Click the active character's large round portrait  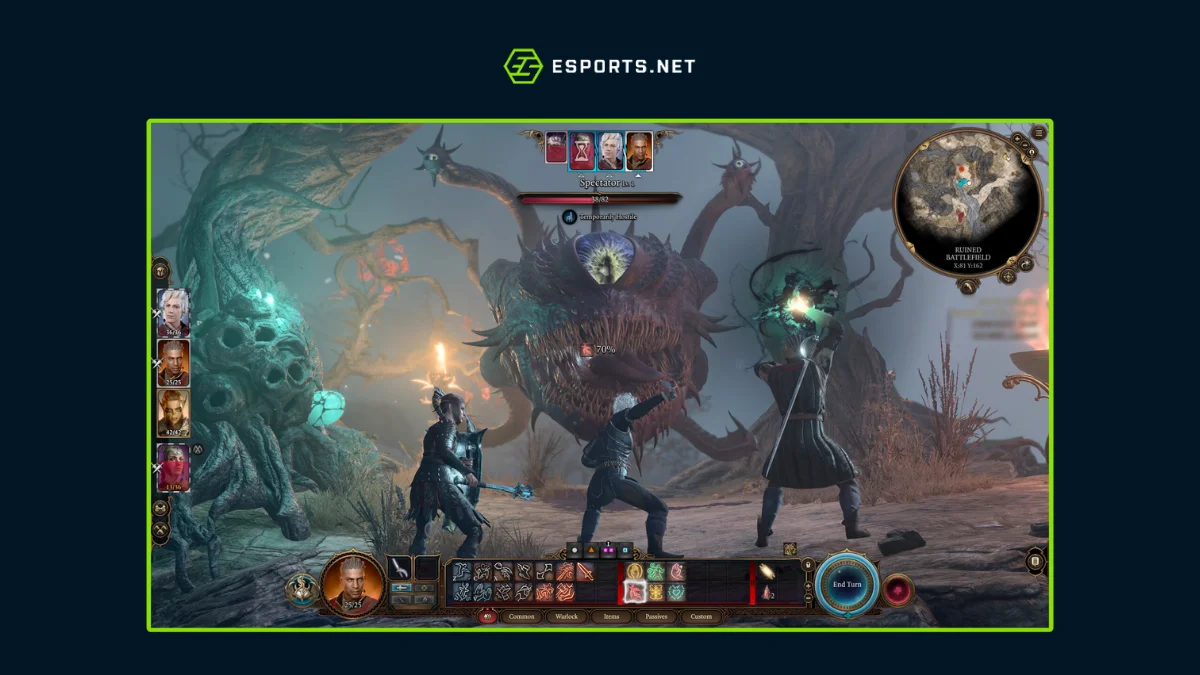[353, 585]
